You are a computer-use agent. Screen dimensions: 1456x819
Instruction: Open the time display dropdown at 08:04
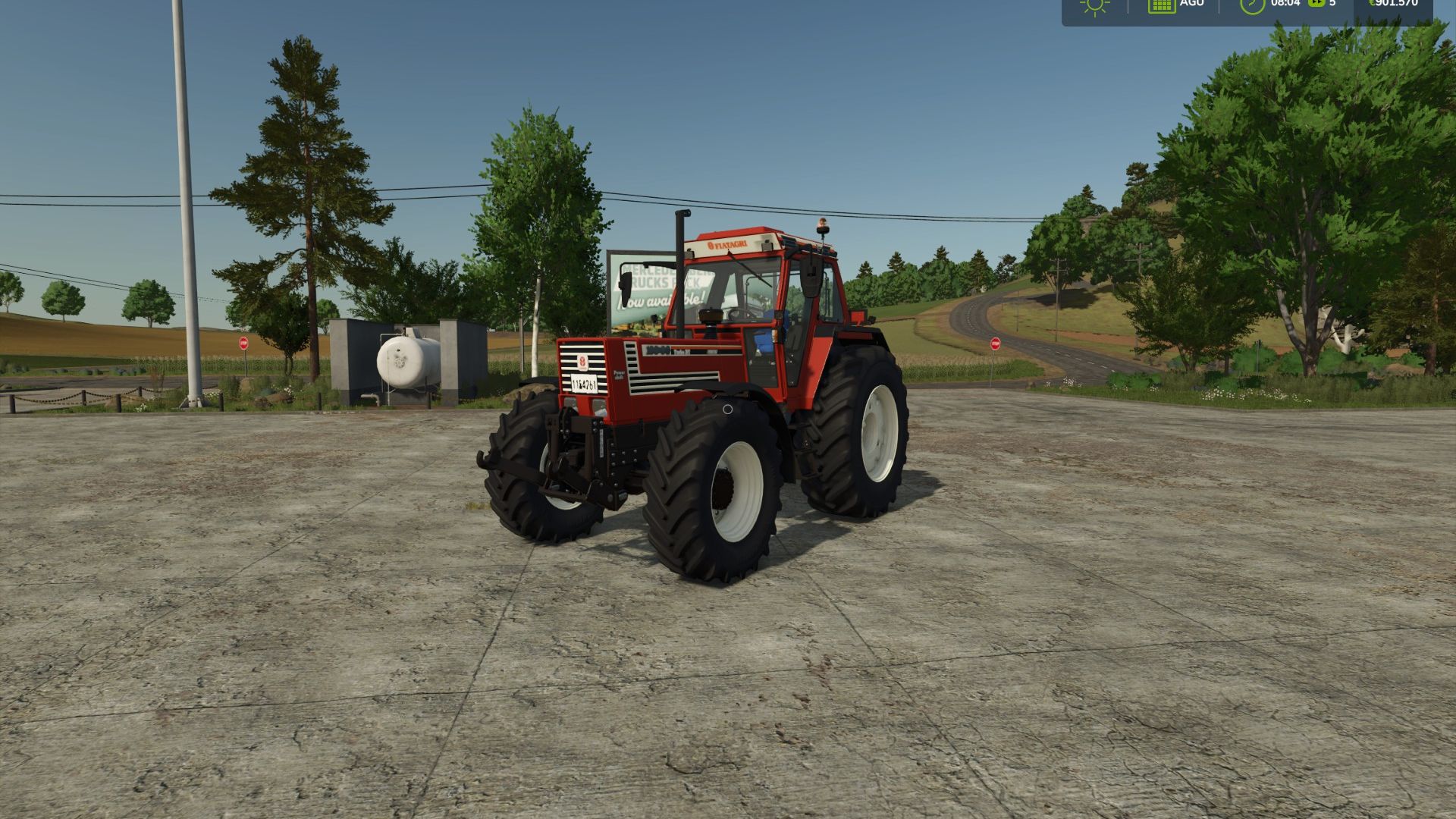(x=1285, y=5)
